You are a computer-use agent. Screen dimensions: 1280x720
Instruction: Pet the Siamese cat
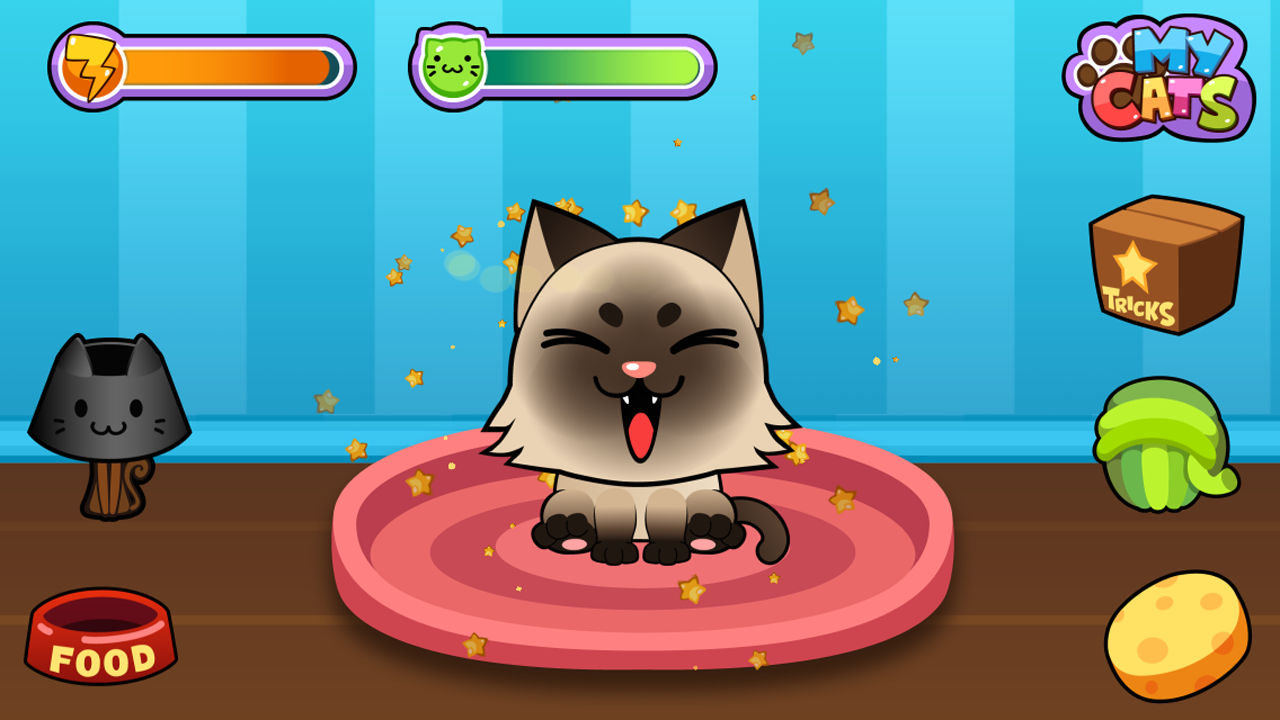tap(640, 330)
